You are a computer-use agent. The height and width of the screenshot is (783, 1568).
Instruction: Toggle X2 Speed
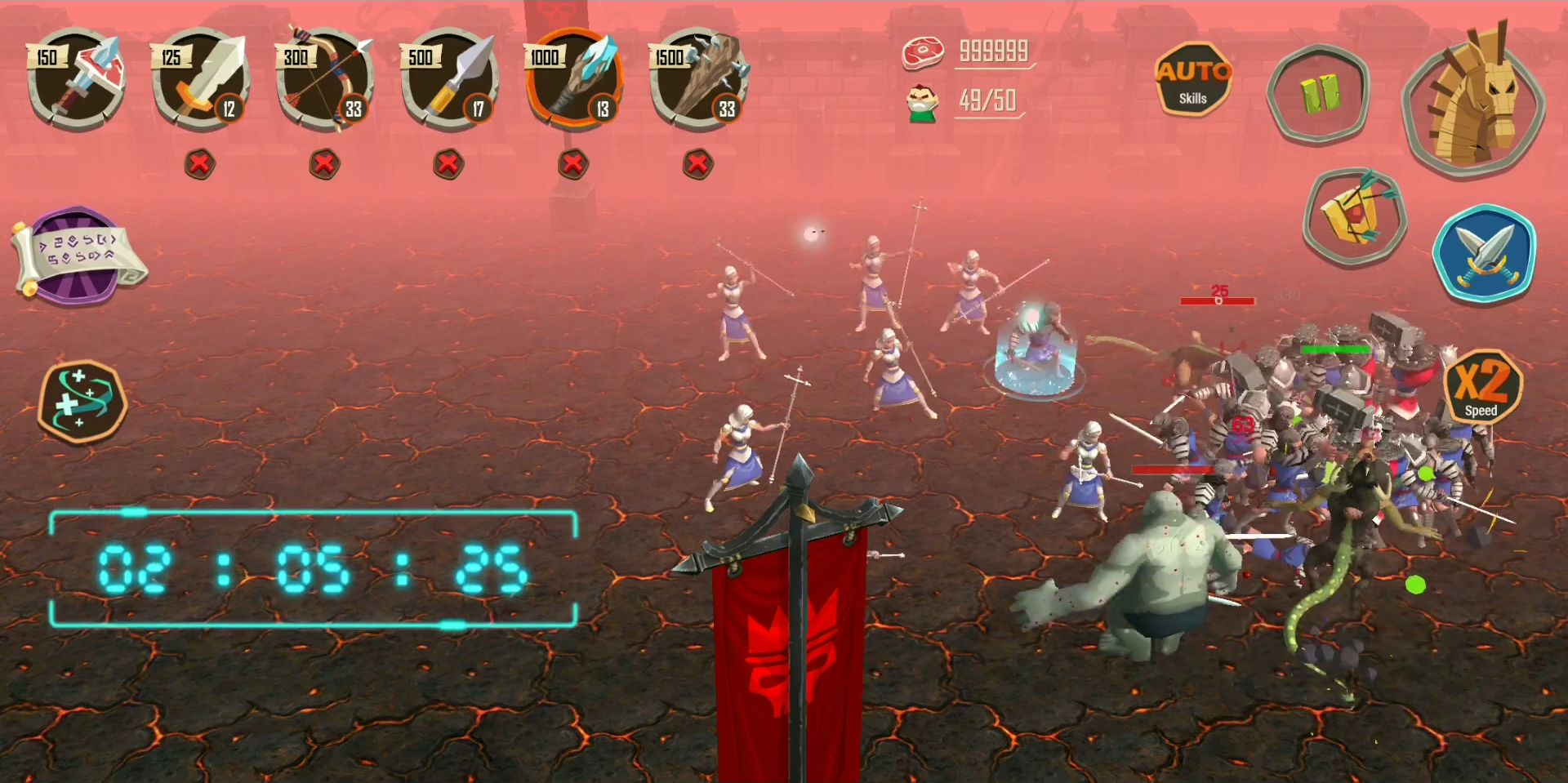(x=1482, y=387)
